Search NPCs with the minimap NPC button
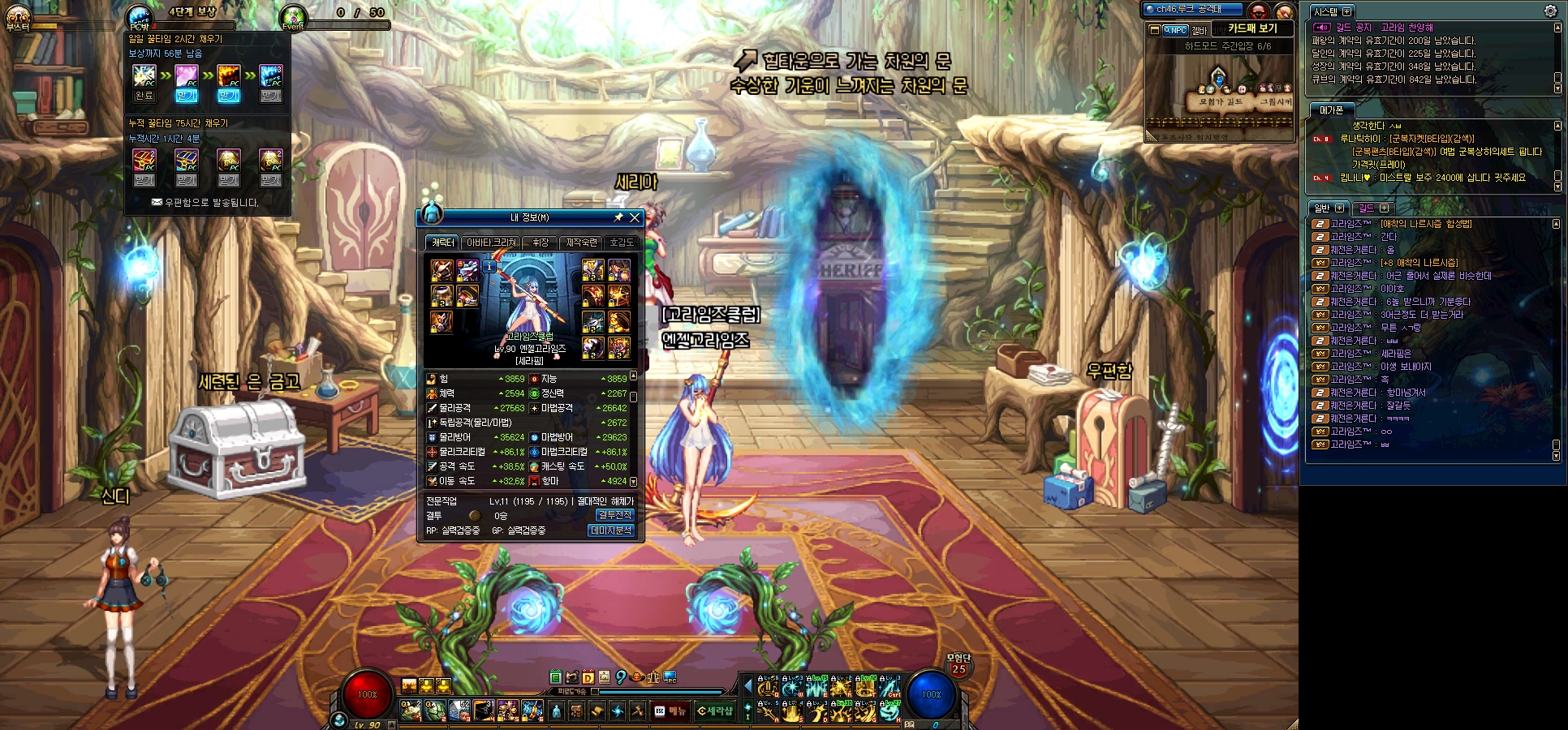This screenshot has width=1568, height=730. [1175, 30]
